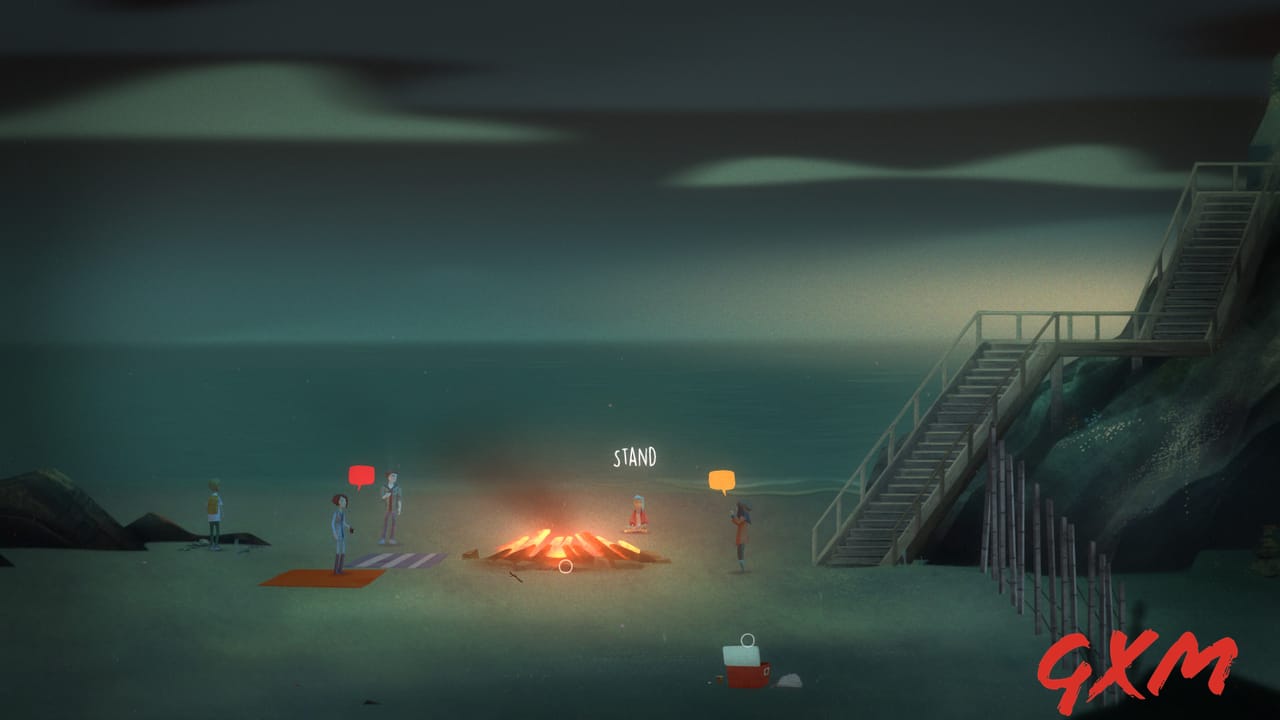Click the orange picnic blanket

310,578
